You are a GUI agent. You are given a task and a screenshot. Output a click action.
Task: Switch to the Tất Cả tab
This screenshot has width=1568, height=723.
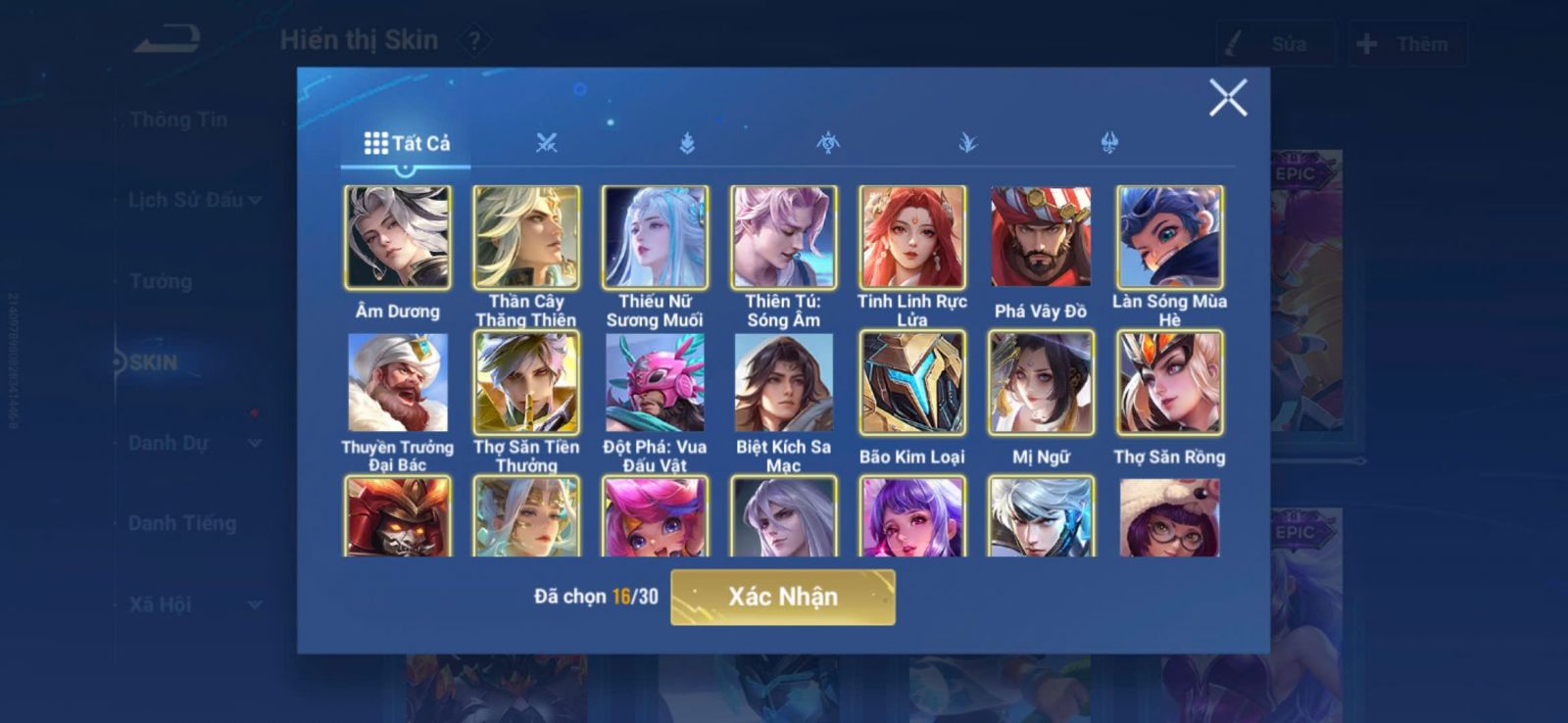(x=407, y=144)
